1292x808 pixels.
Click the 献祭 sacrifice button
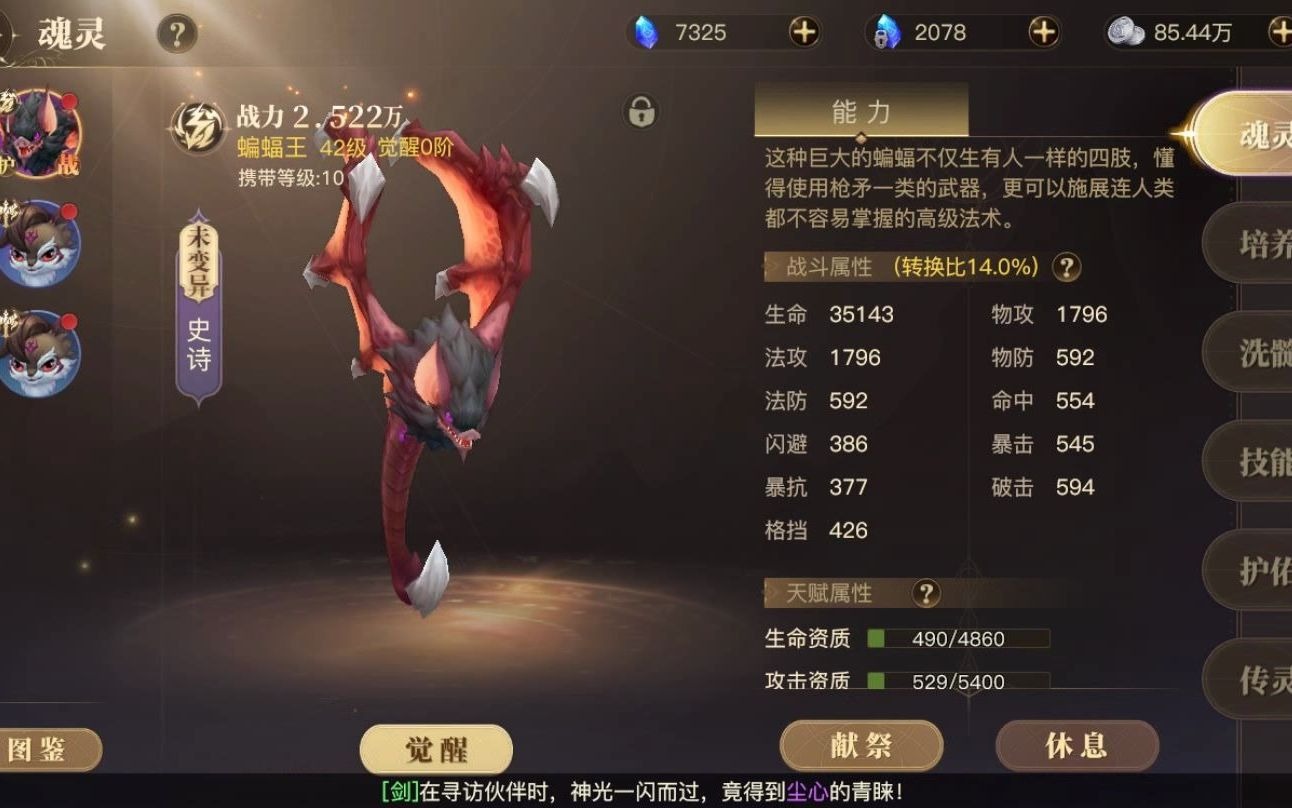[x=860, y=745]
